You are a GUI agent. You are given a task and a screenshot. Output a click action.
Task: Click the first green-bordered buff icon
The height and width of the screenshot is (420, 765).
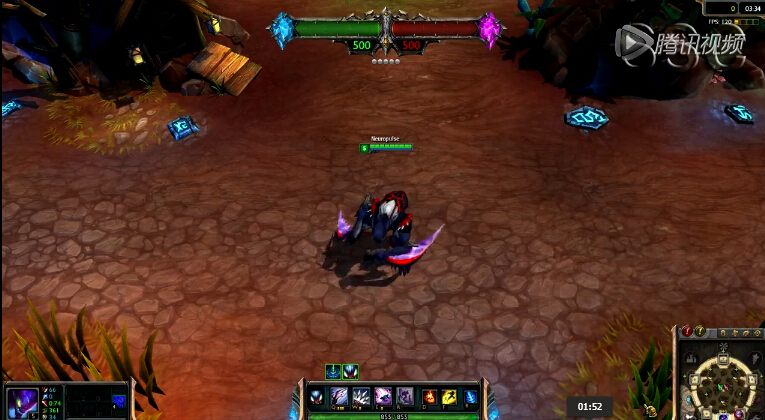pos(333,371)
